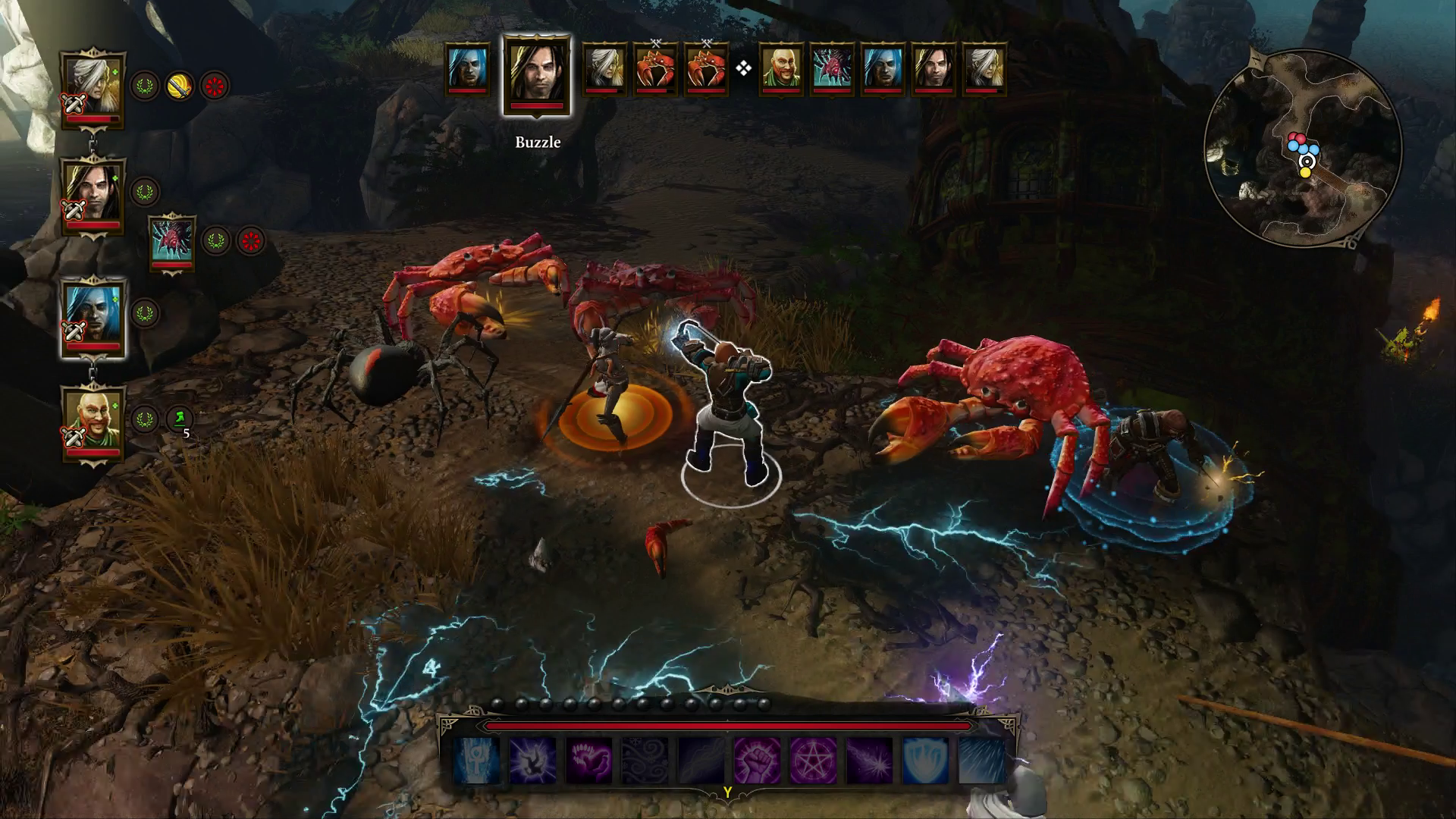Use the purple sparkling streak skill

coord(869,761)
